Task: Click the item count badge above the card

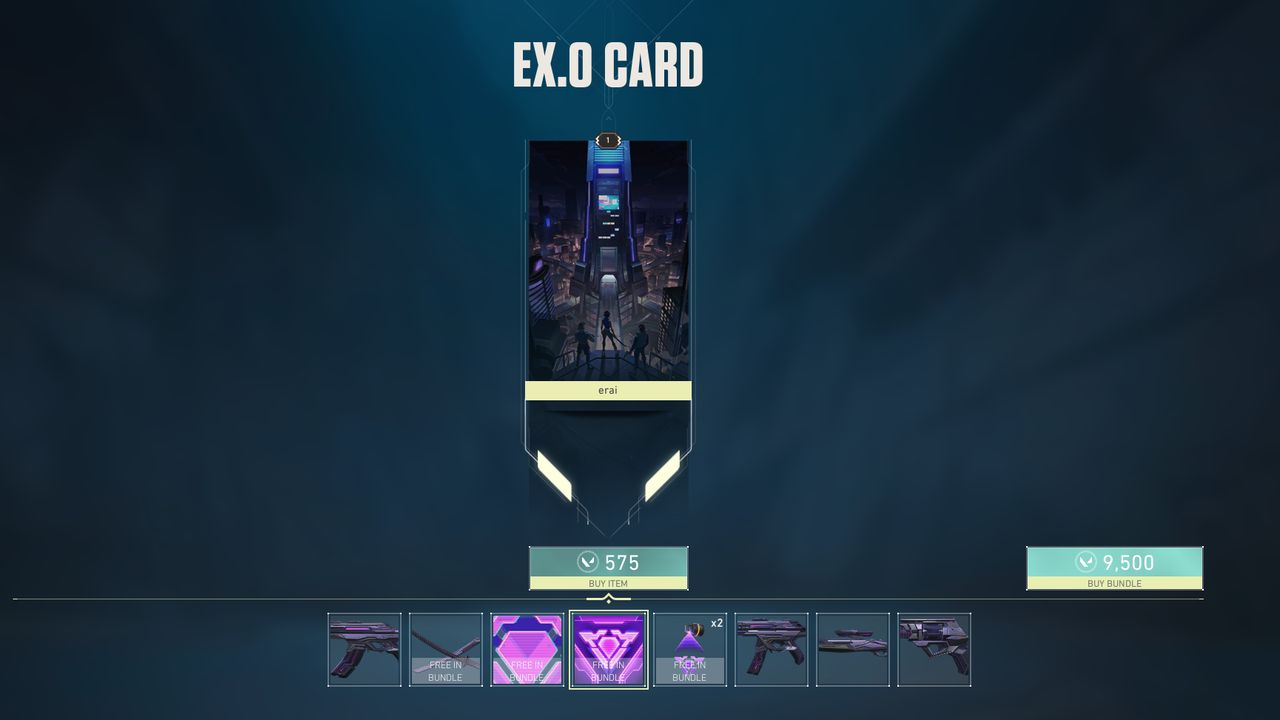Action: click(x=608, y=140)
